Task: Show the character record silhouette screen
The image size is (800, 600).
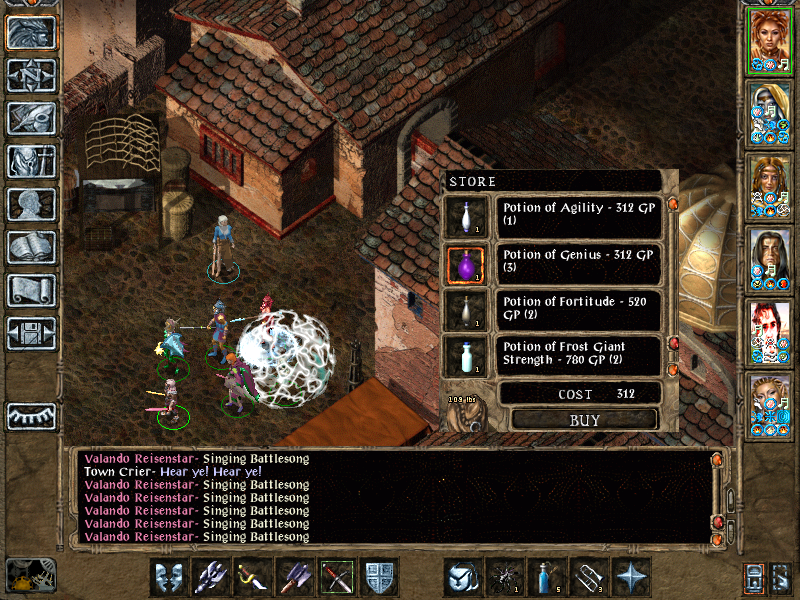Action: tap(31, 204)
